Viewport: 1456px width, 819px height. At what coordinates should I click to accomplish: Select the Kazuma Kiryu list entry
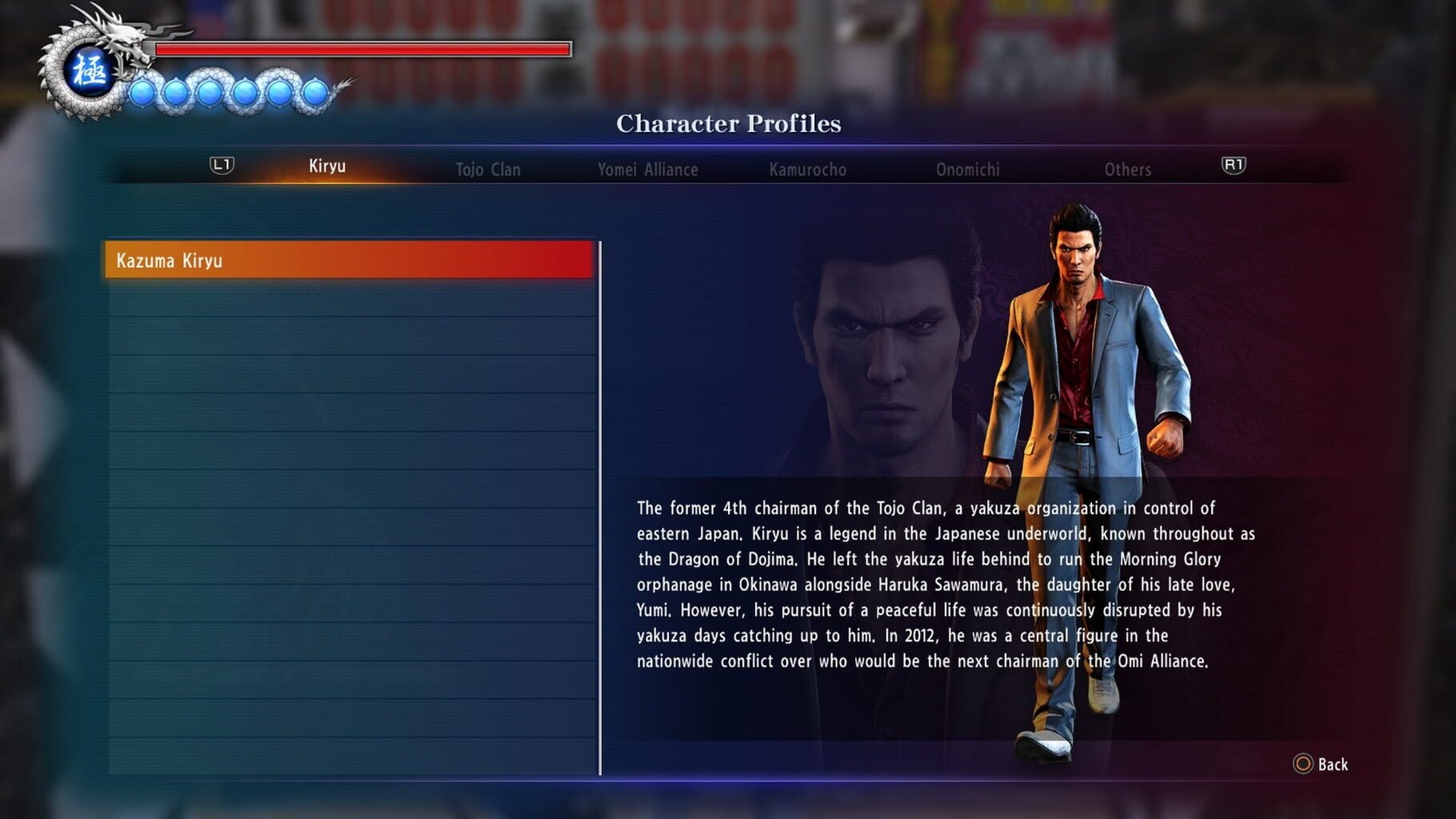(347, 260)
